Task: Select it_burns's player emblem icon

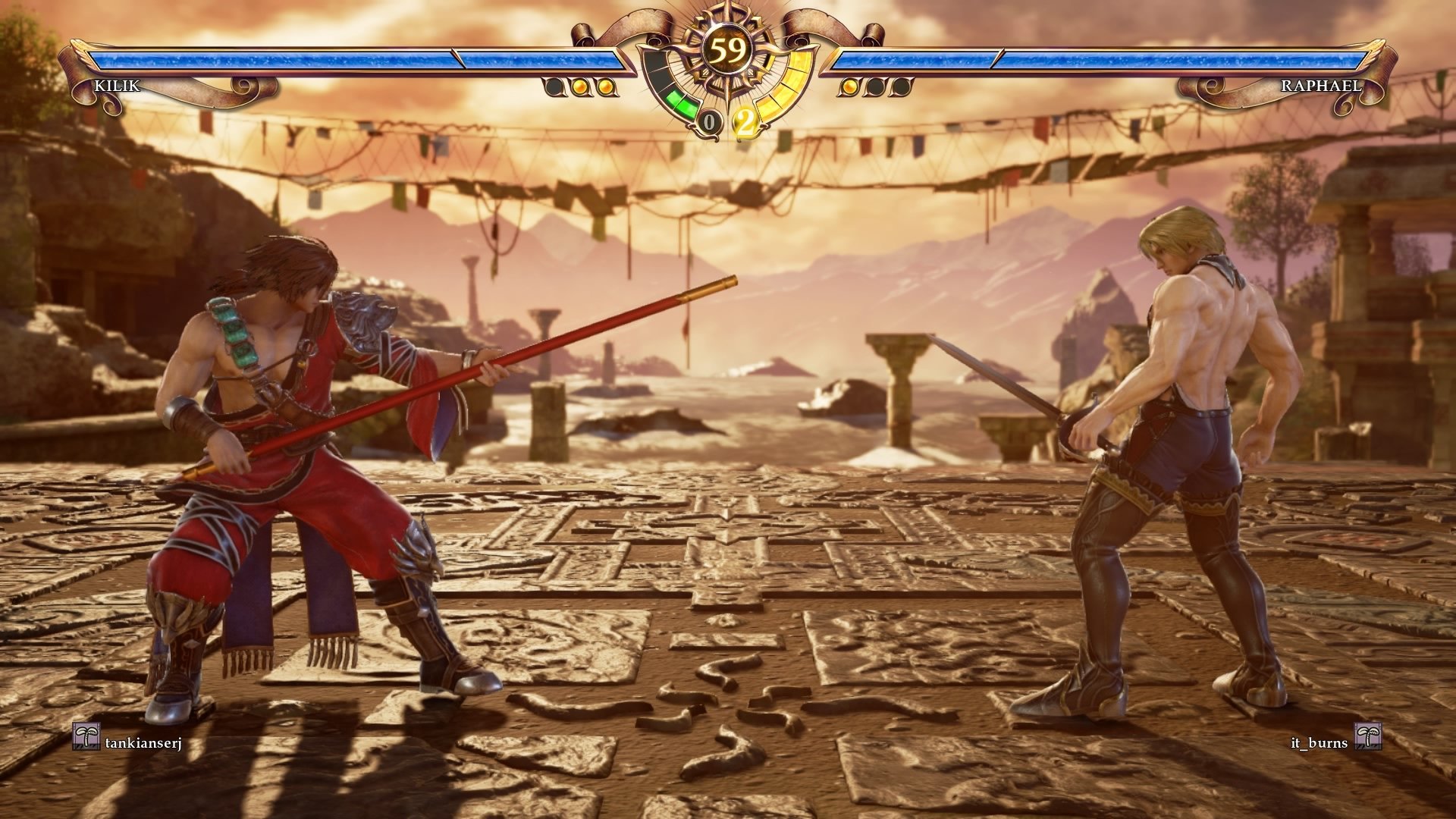Action: (x=1367, y=736)
